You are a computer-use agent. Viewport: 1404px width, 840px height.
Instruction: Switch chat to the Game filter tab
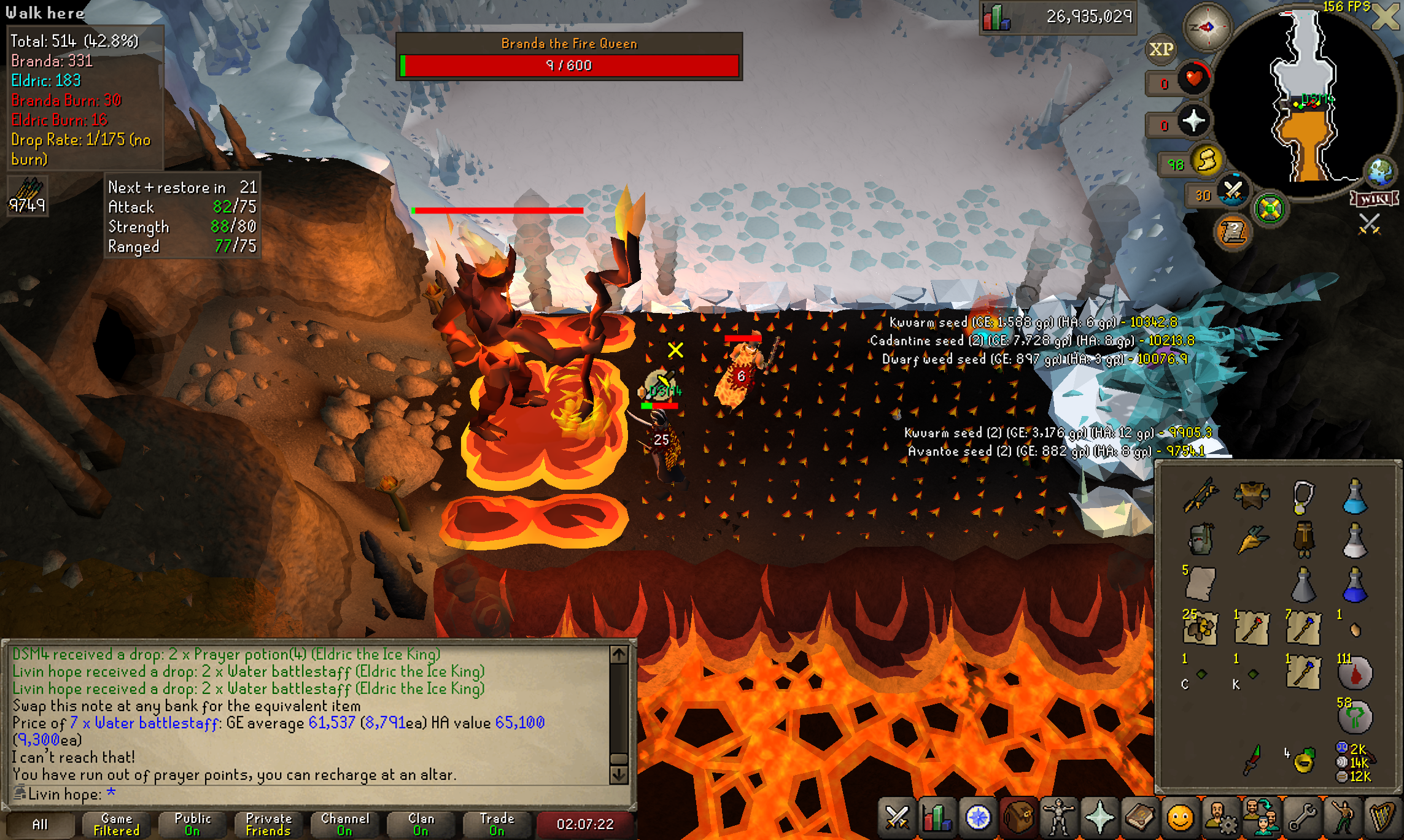click(x=116, y=824)
